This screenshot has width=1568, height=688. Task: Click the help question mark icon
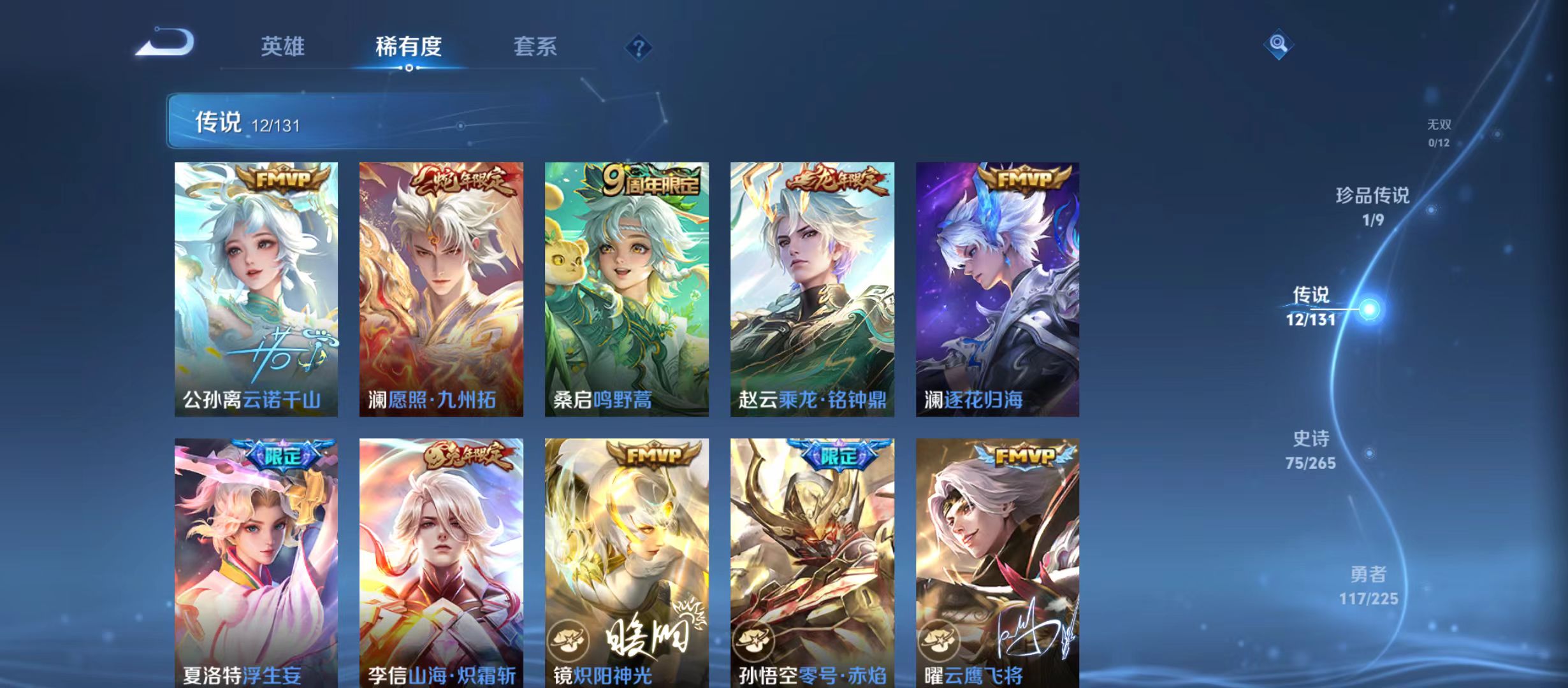[638, 48]
